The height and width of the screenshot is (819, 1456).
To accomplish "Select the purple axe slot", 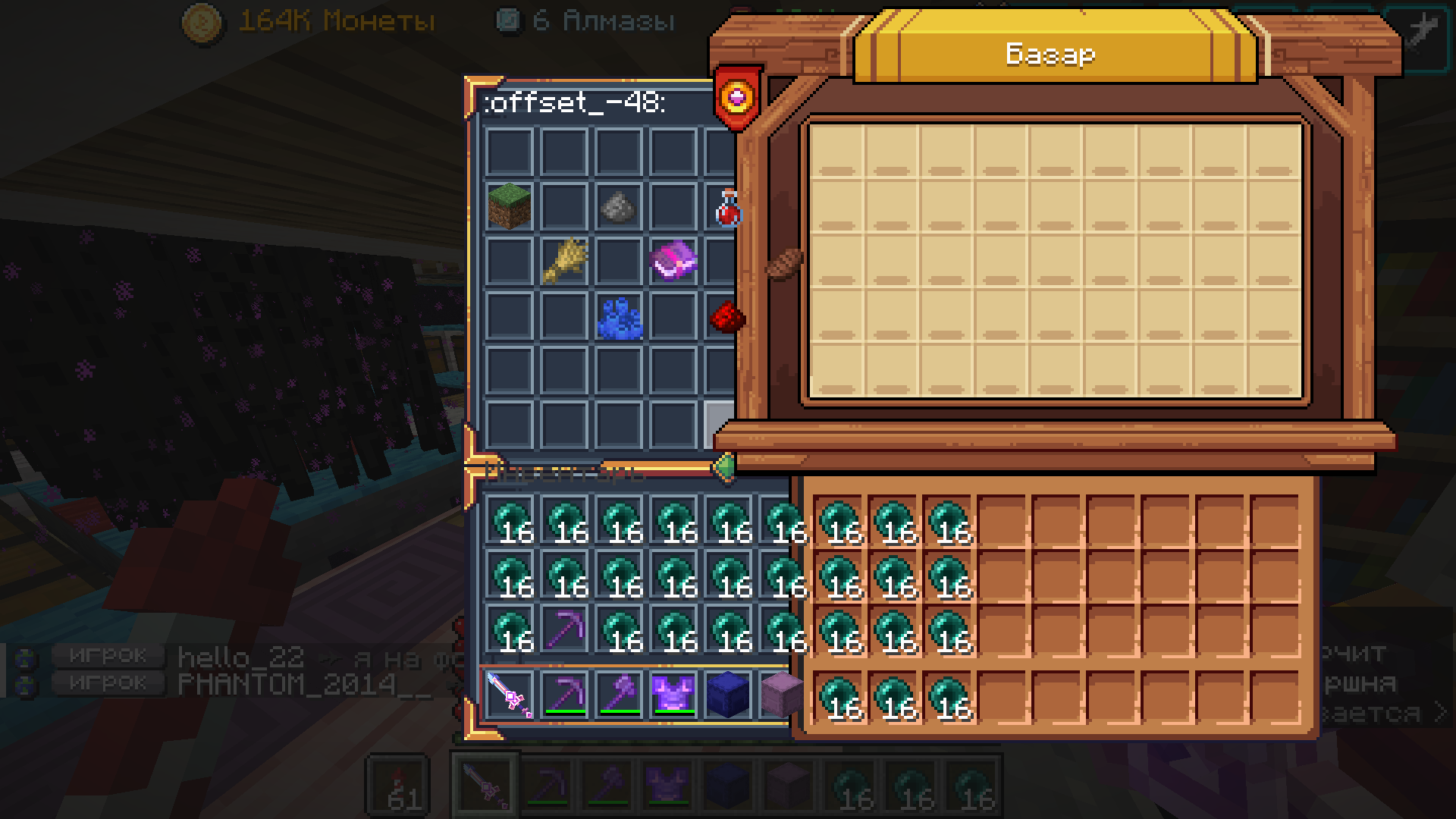I will tap(619, 694).
